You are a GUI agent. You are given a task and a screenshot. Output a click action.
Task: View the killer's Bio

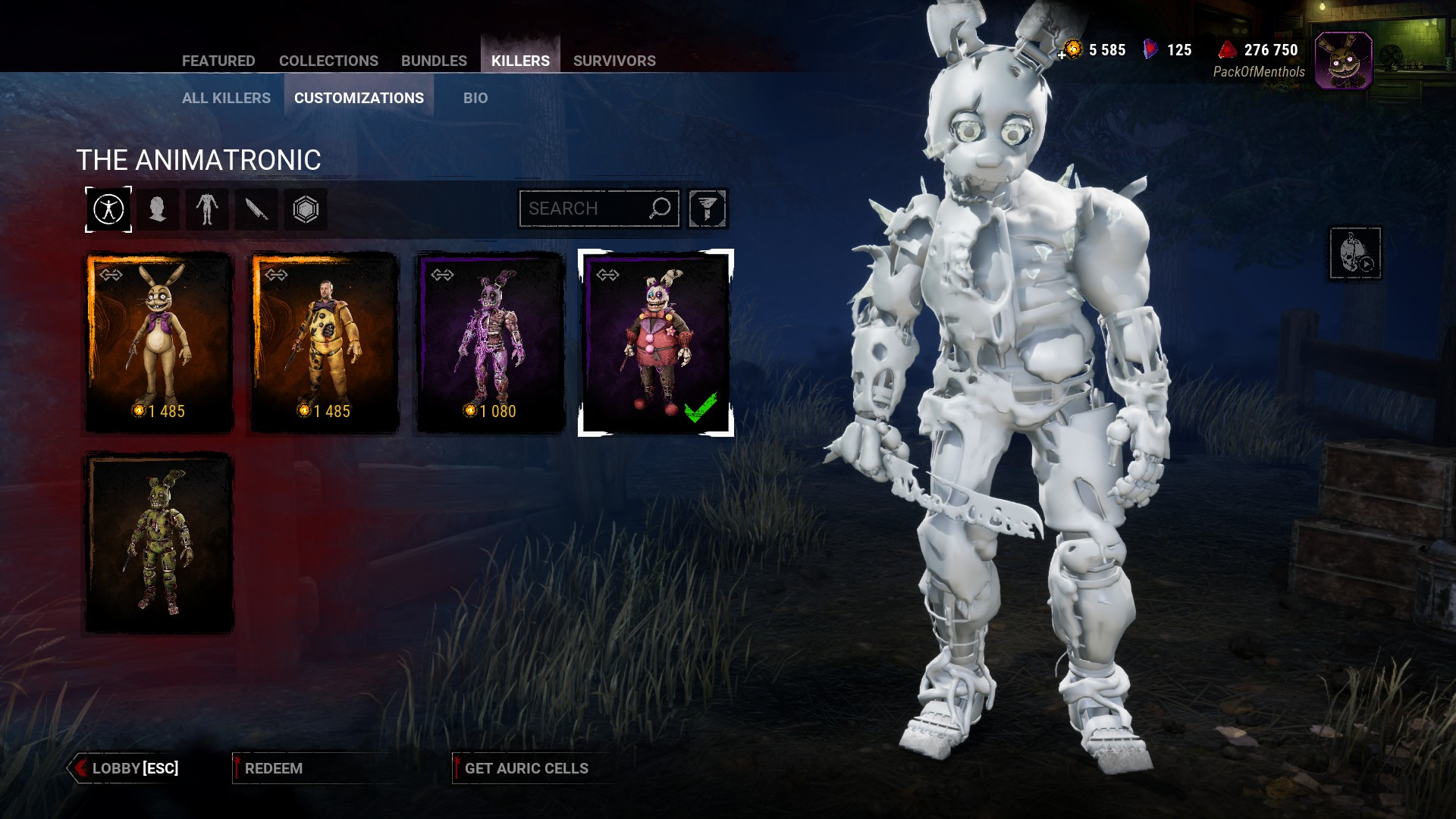[475, 98]
